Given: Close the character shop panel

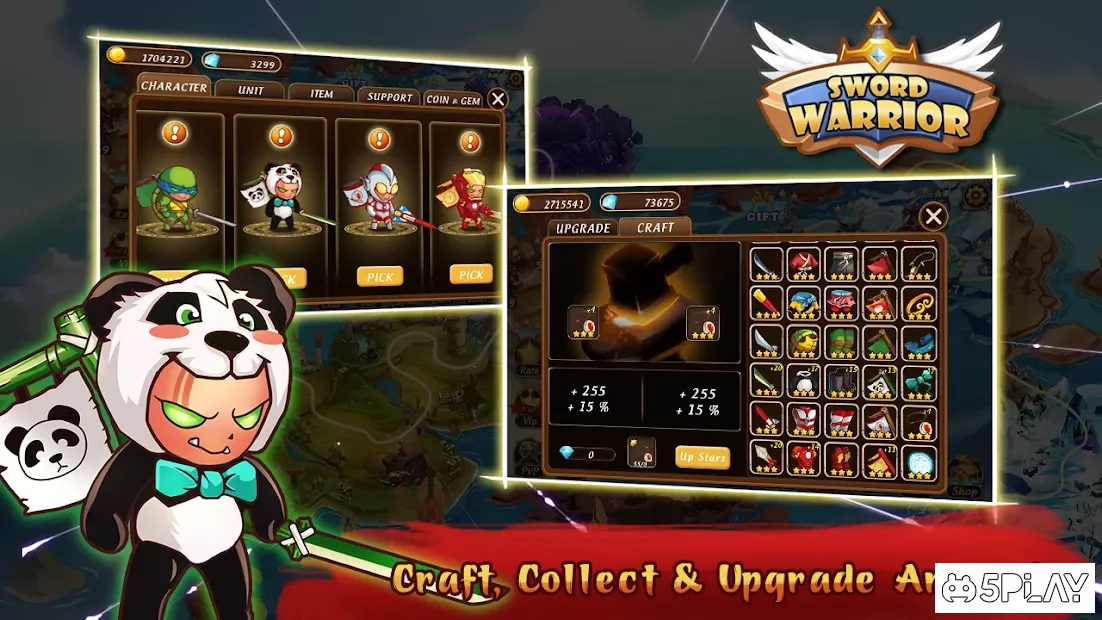Looking at the screenshot, I should [497, 98].
